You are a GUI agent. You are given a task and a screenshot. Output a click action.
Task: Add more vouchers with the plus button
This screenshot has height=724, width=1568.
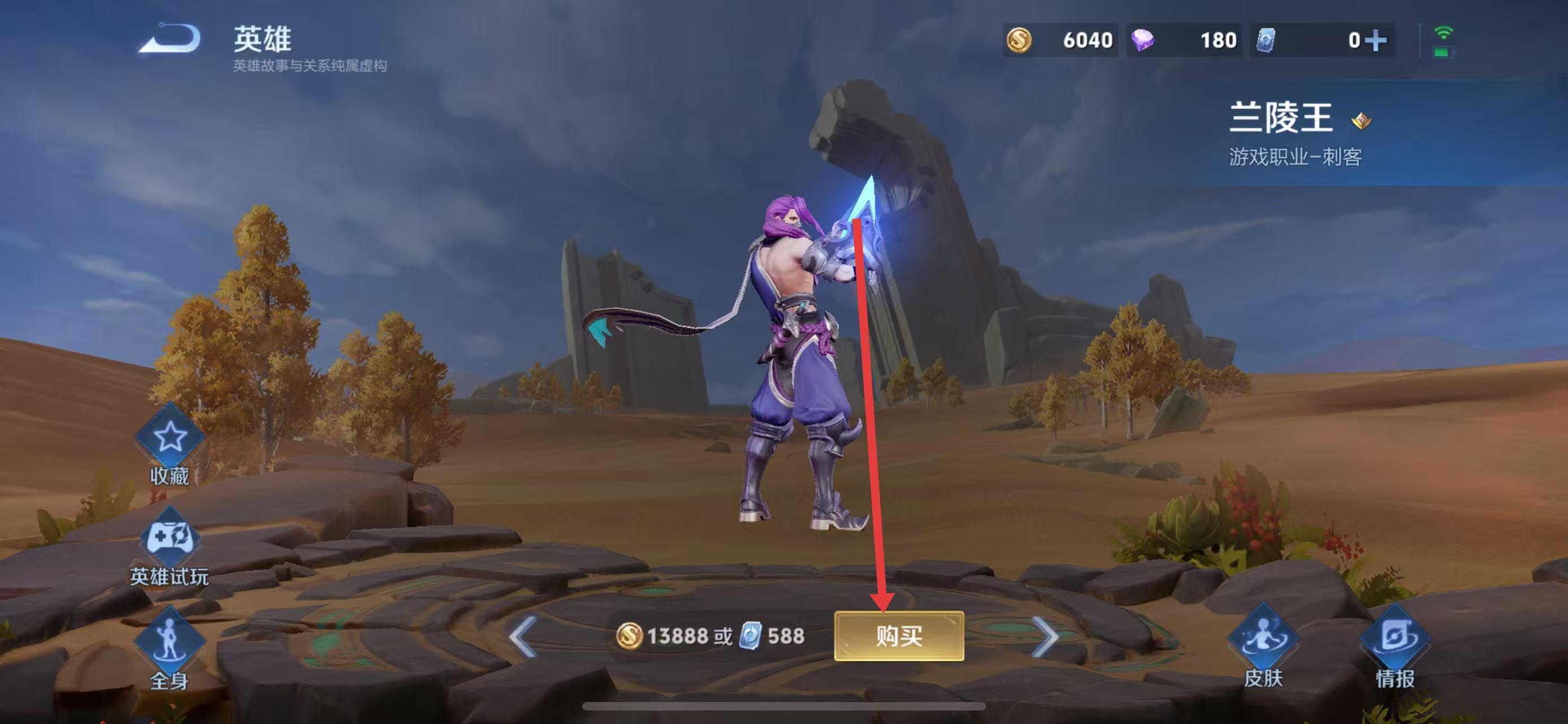coord(1375,41)
